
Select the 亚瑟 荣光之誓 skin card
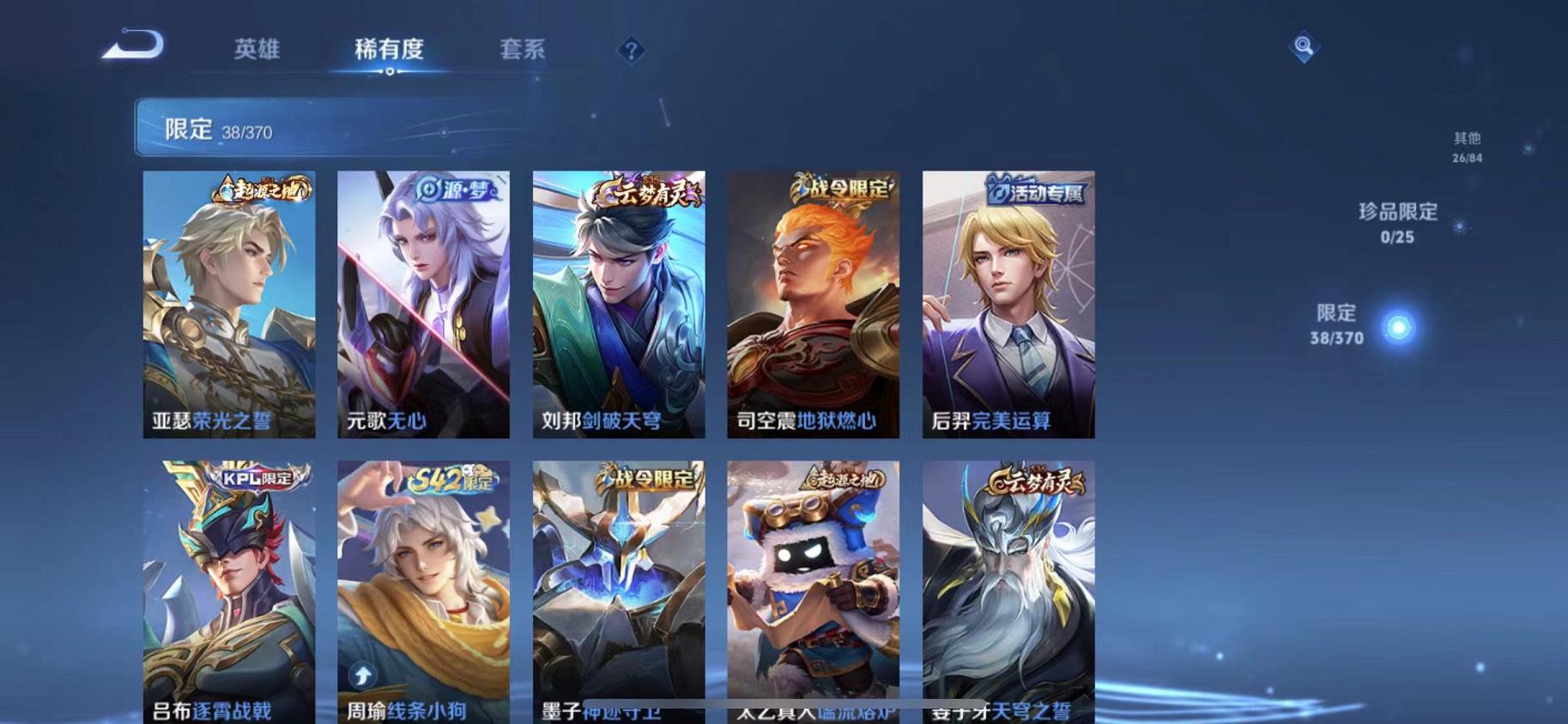[x=227, y=305]
